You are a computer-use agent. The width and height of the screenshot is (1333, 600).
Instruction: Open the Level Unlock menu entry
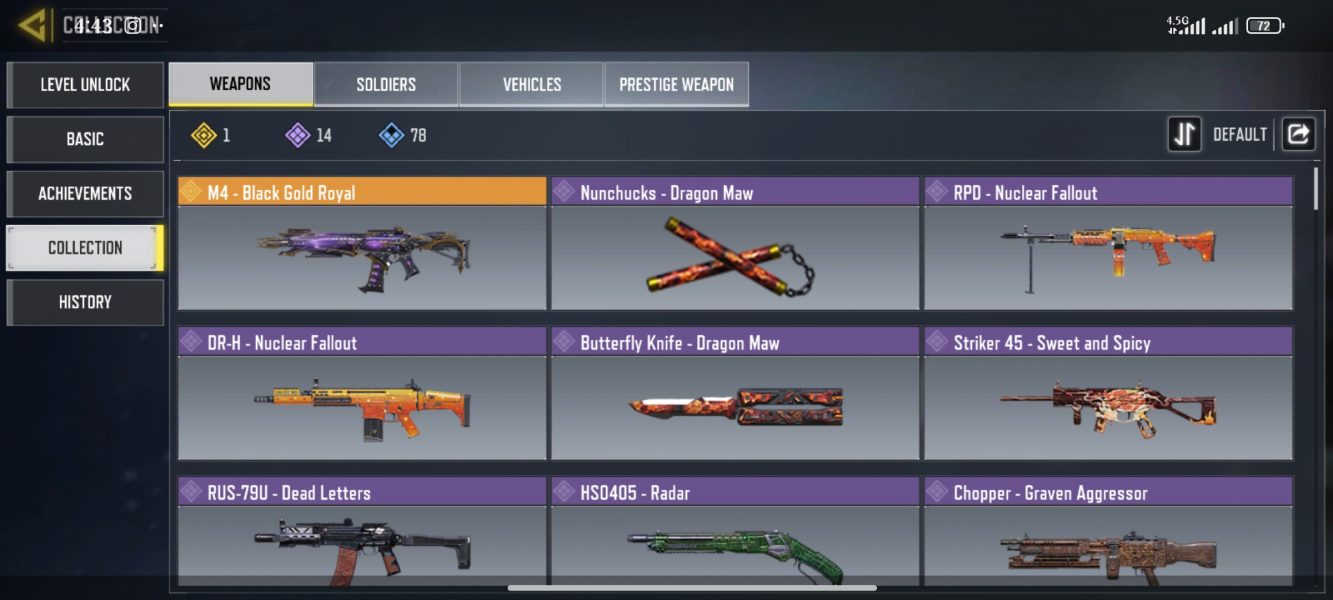pos(85,85)
